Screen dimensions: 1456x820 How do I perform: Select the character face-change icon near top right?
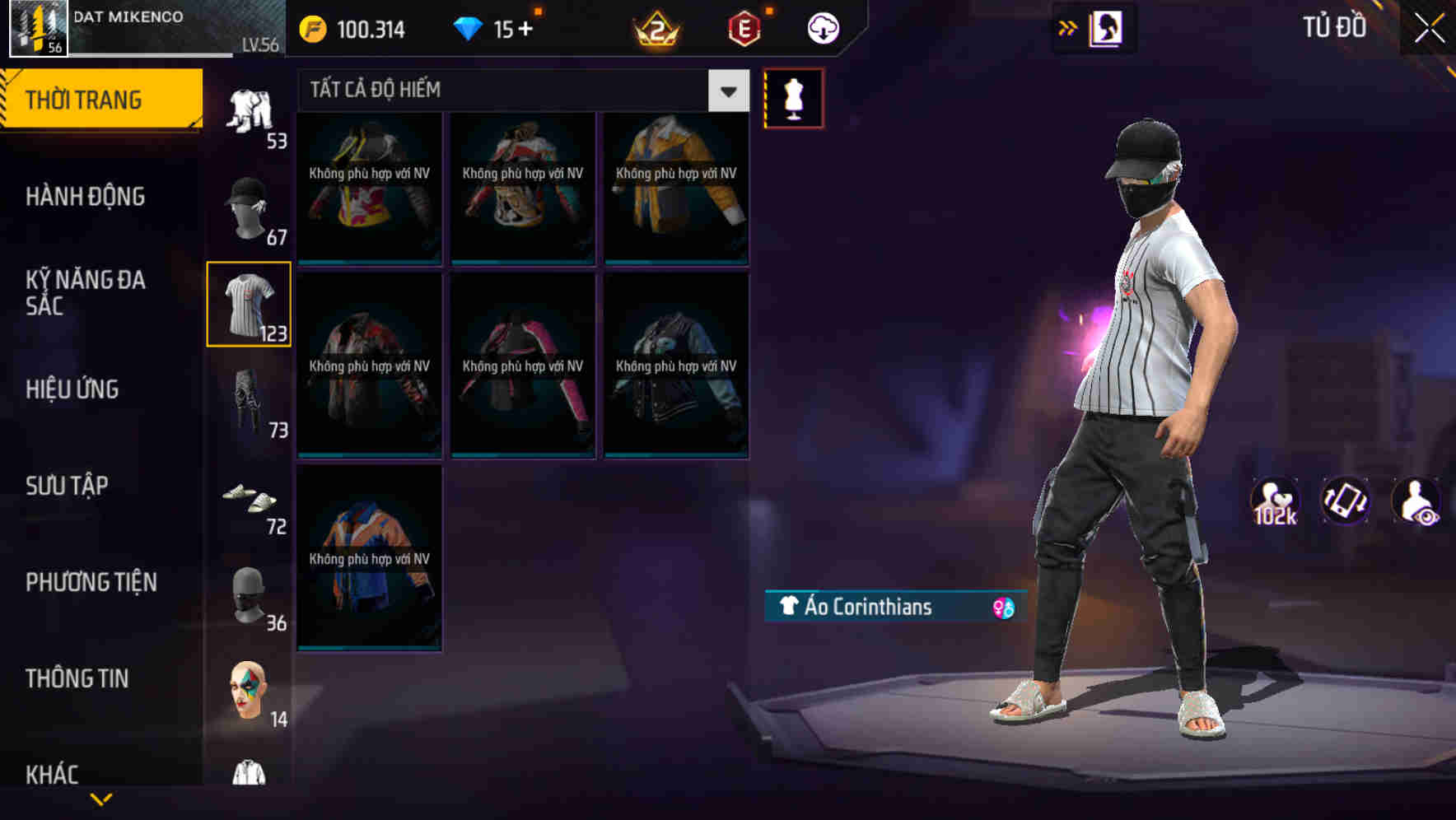pyautogui.click(x=1107, y=27)
